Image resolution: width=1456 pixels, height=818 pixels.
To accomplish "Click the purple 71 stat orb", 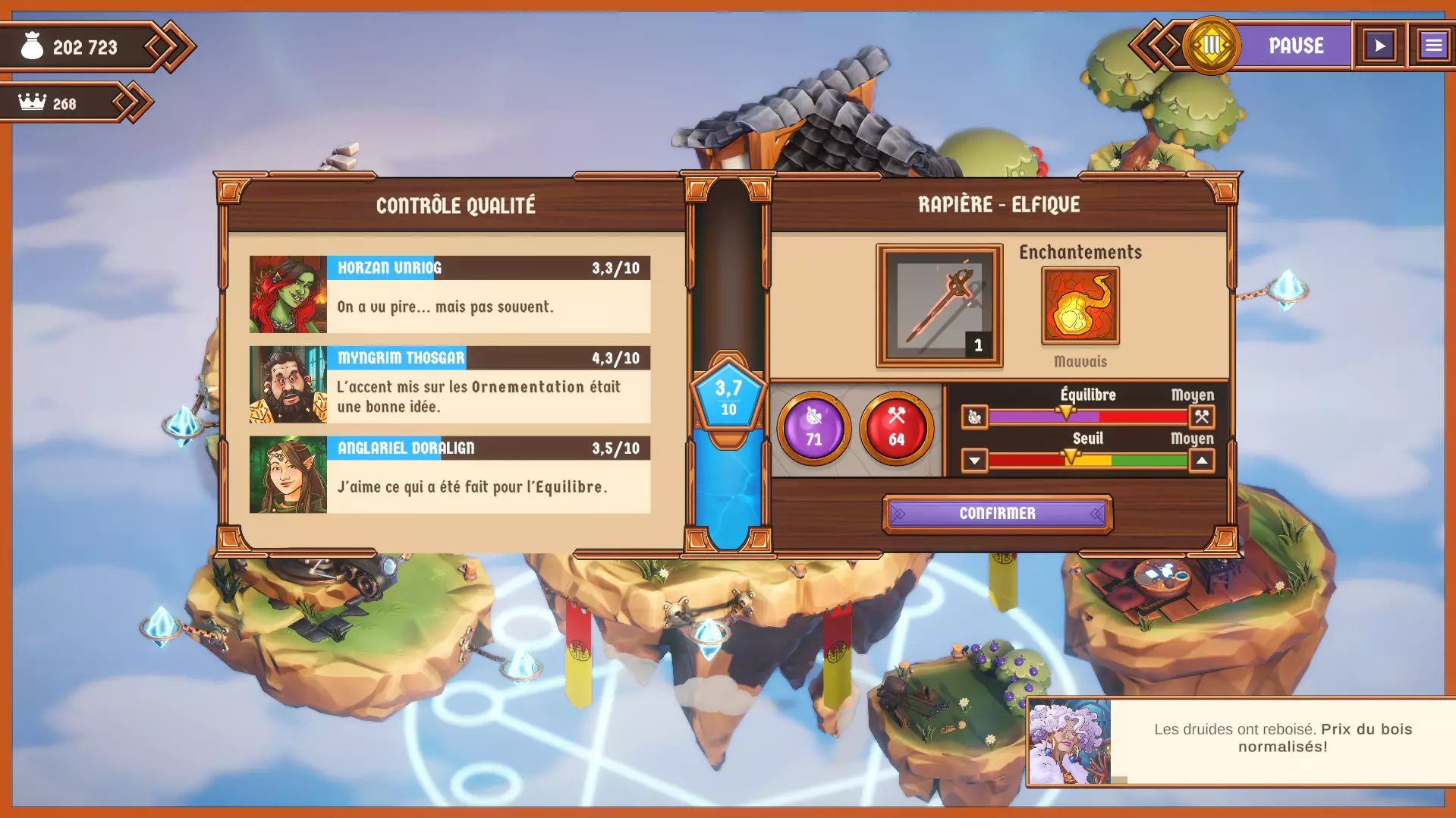I will [x=813, y=429].
